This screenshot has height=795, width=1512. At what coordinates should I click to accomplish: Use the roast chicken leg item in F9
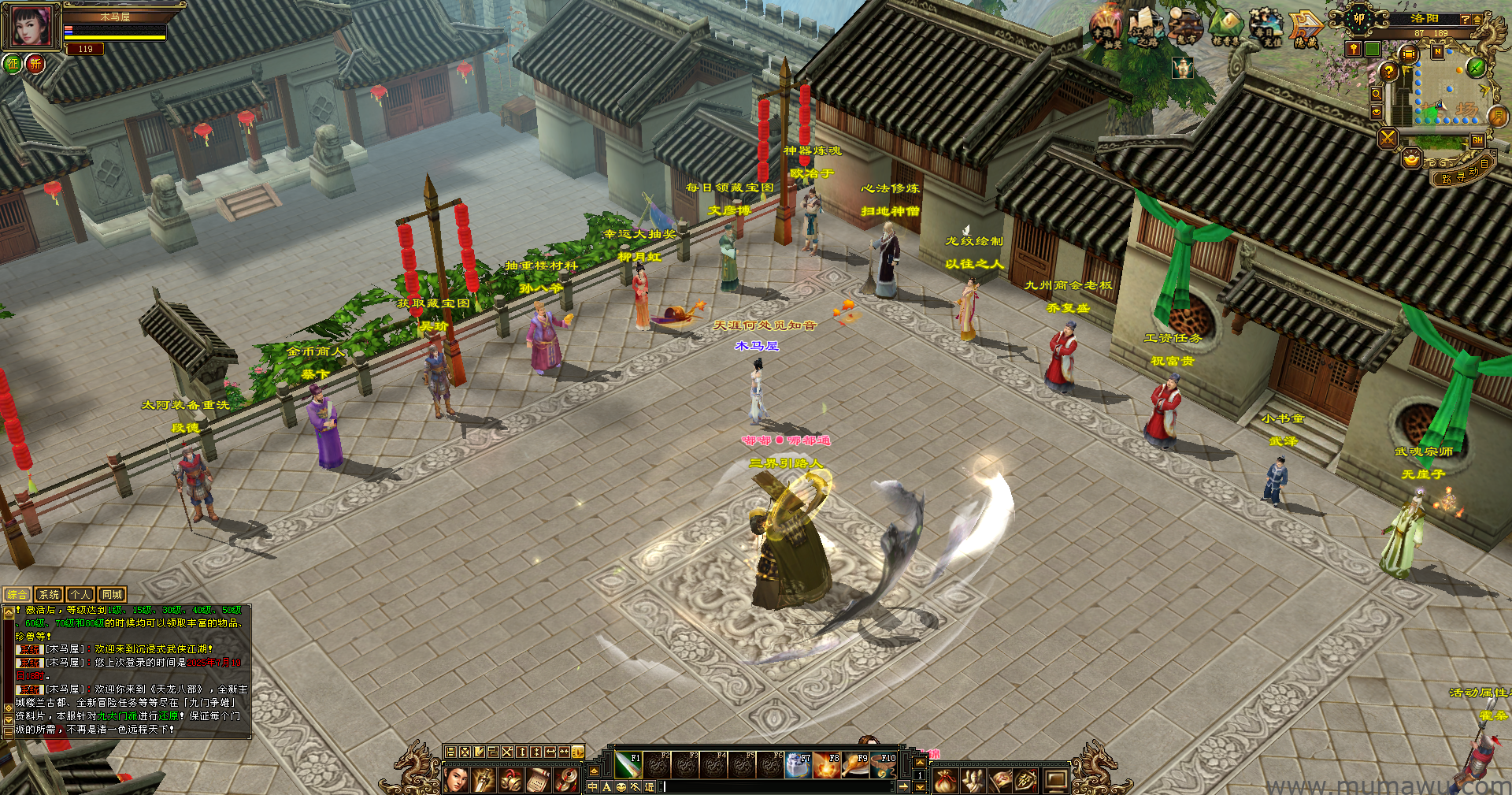[x=854, y=765]
